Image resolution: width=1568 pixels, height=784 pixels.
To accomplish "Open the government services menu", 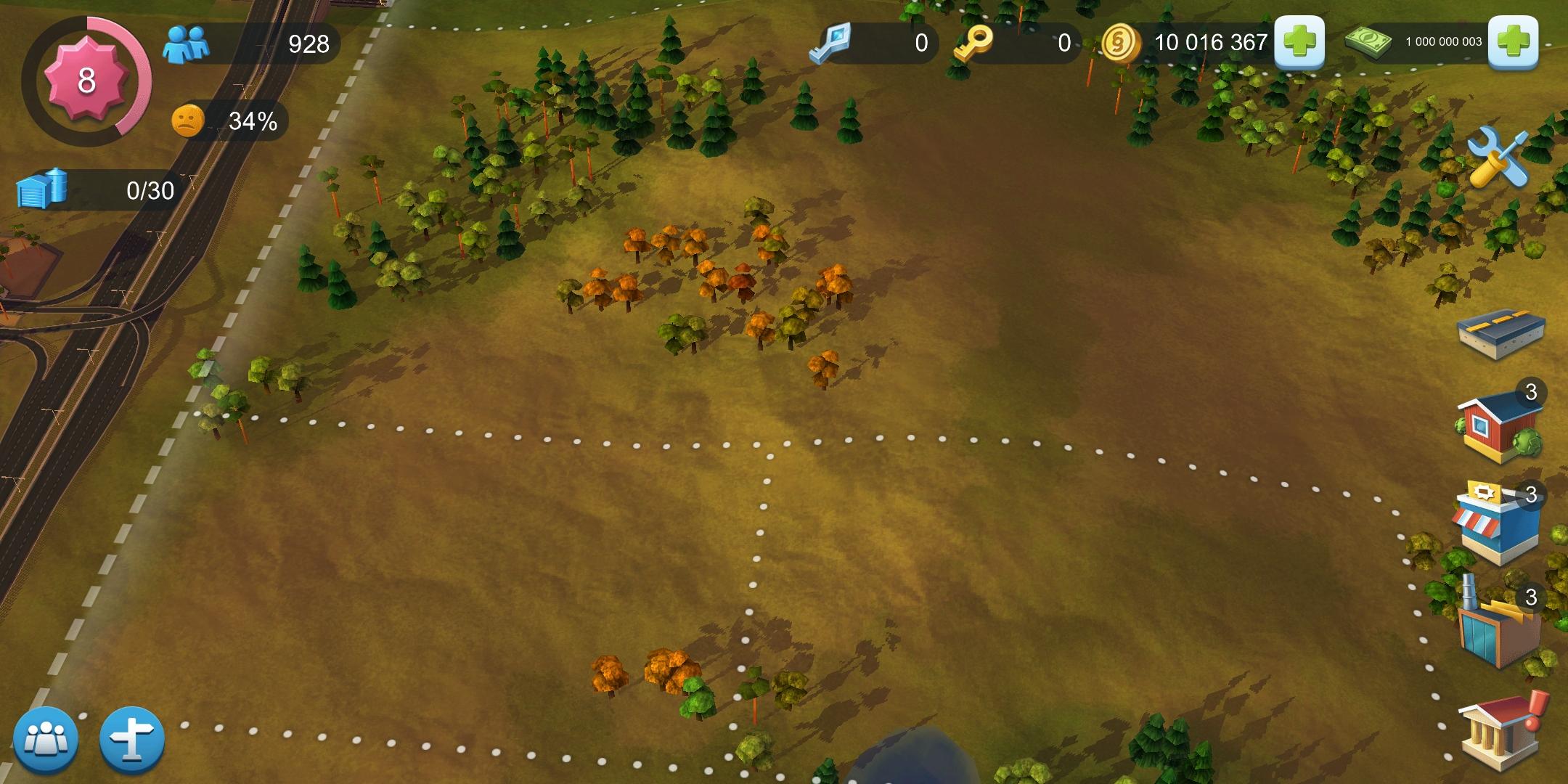I will point(1499,730).
